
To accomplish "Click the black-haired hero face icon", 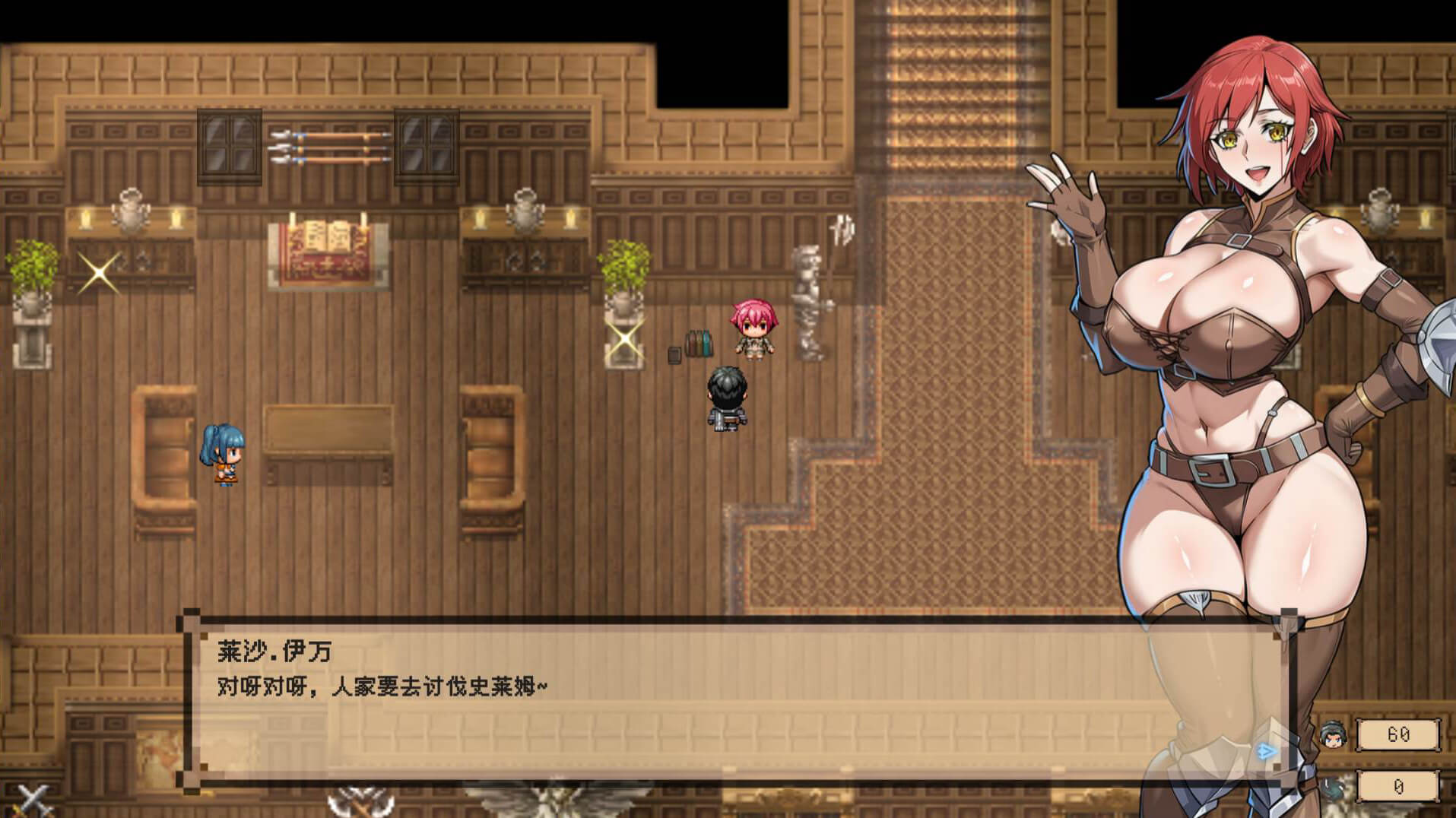I will pyautogui.click(x=1331, y=735).
